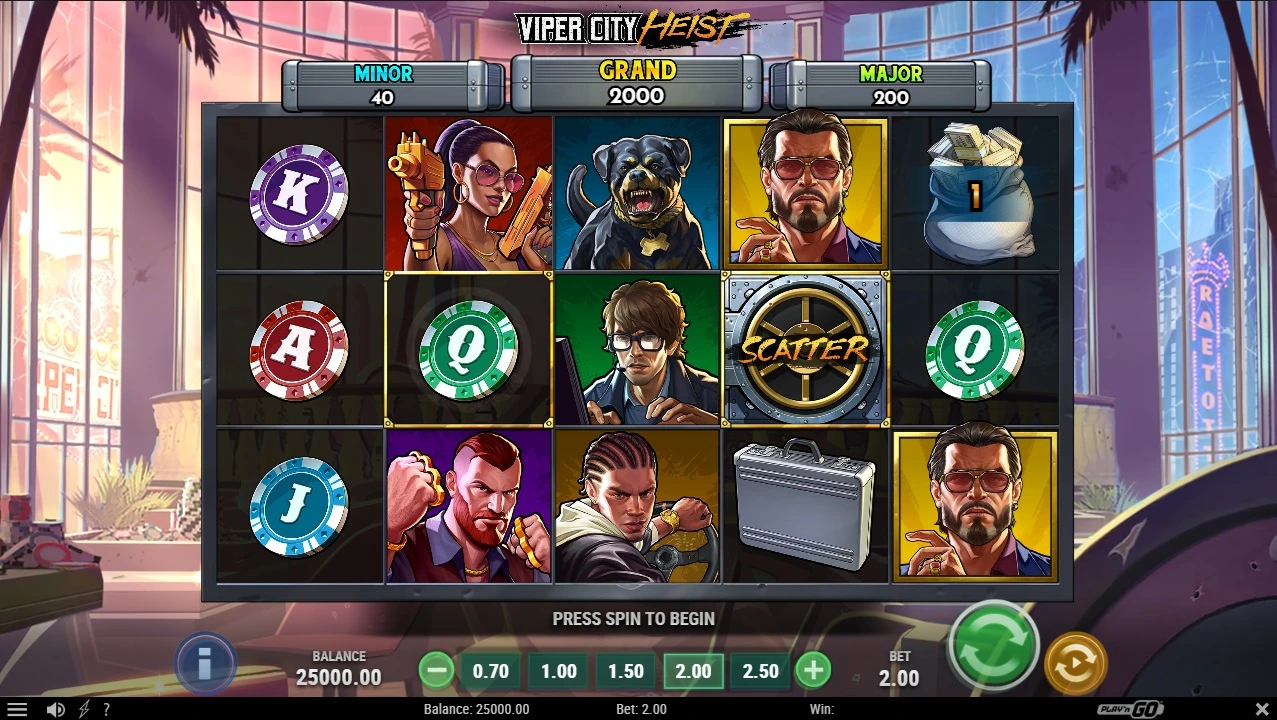Screen dimensions: 1277x720
Task: Open the hamburger menu
Action: tap(17, 709)
